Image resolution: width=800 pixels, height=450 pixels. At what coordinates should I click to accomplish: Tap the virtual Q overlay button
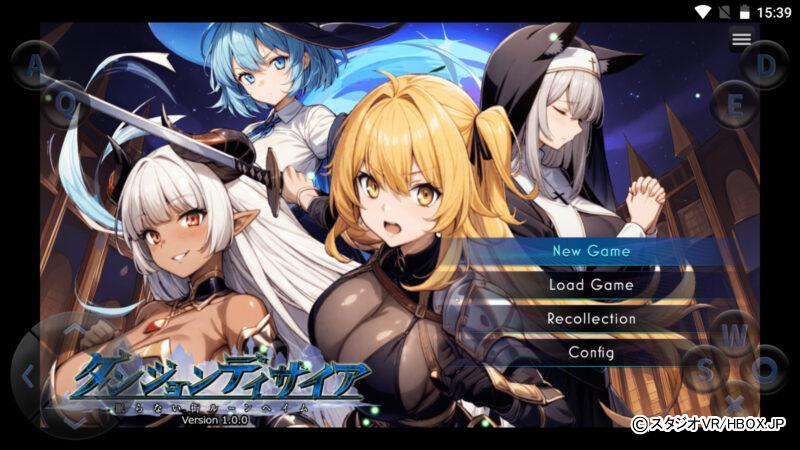(x=66, y=103)
